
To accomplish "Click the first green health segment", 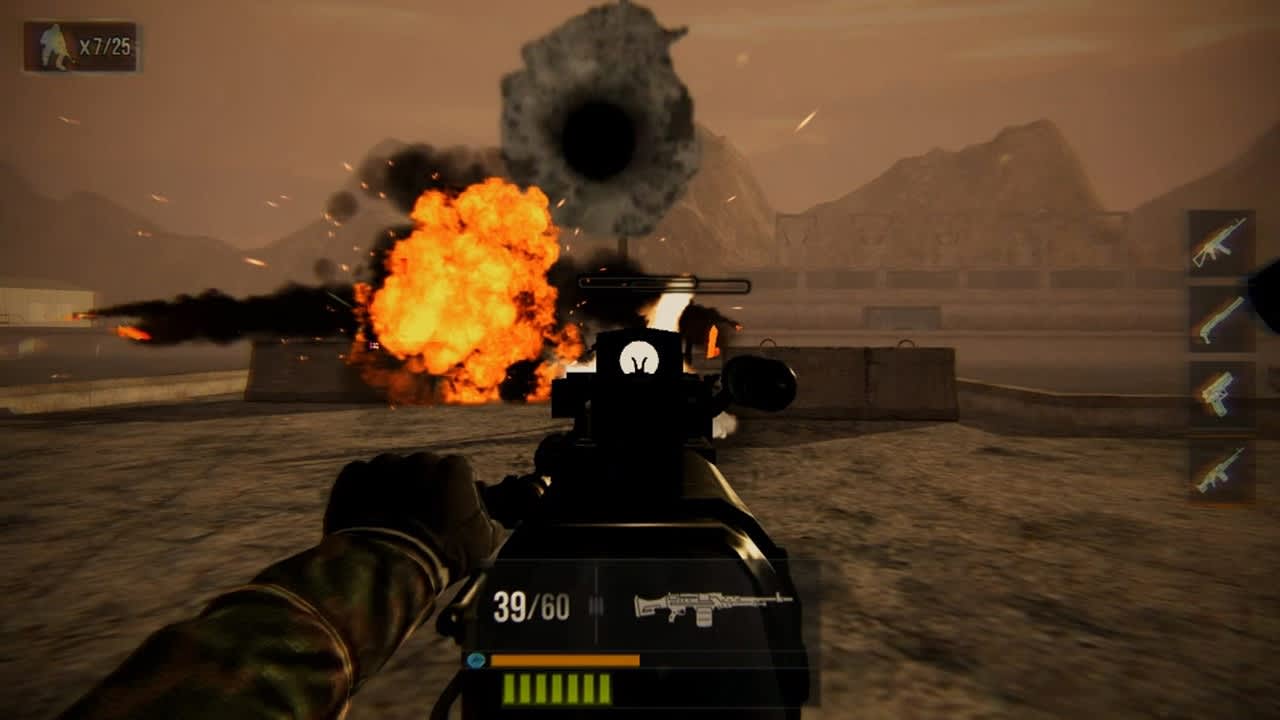I will click(x=510, y=688).
